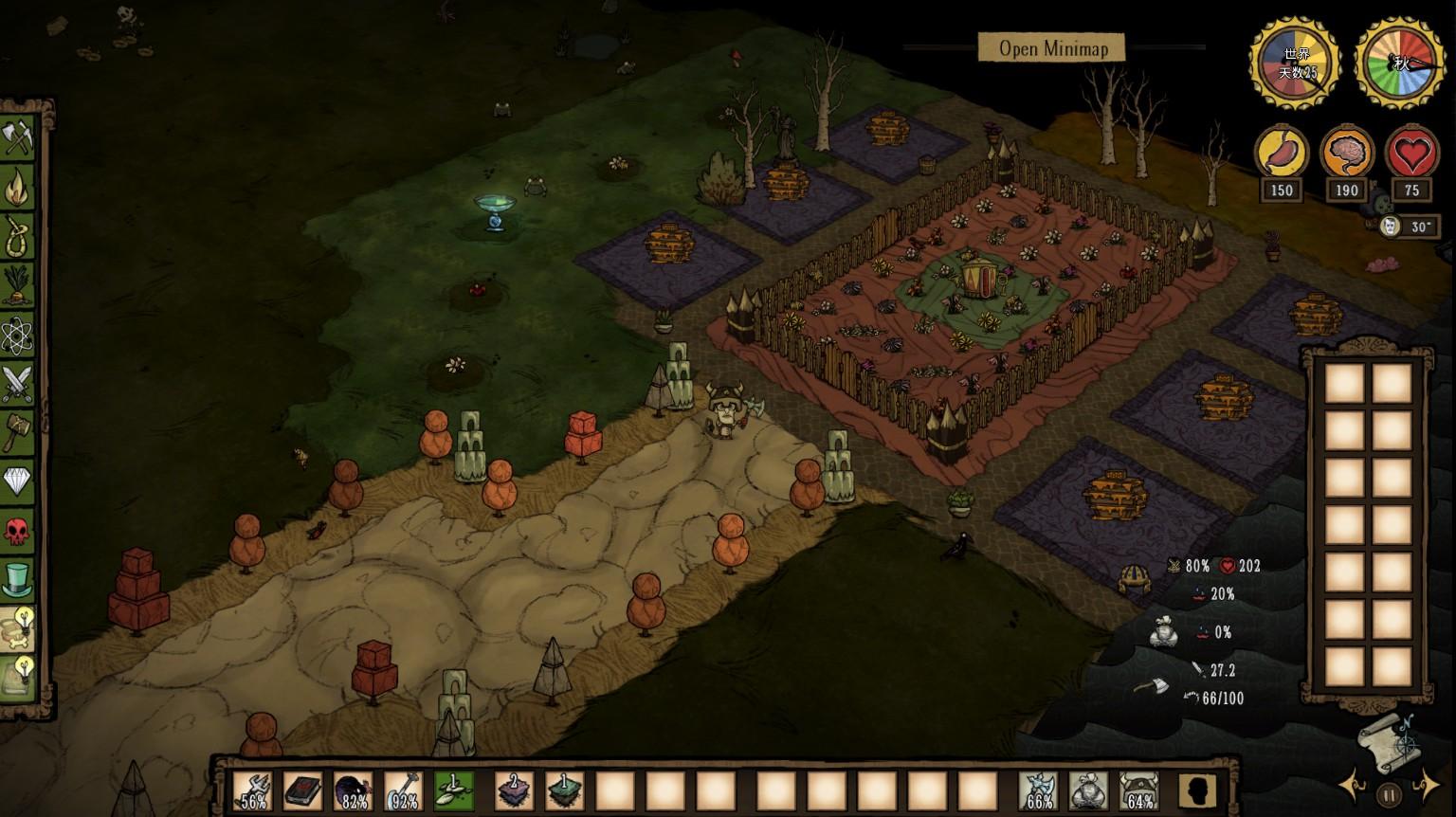Click the horned helmet head slot
Viewport: 1456px width, 817px height.
click(x=1138, y=790)
